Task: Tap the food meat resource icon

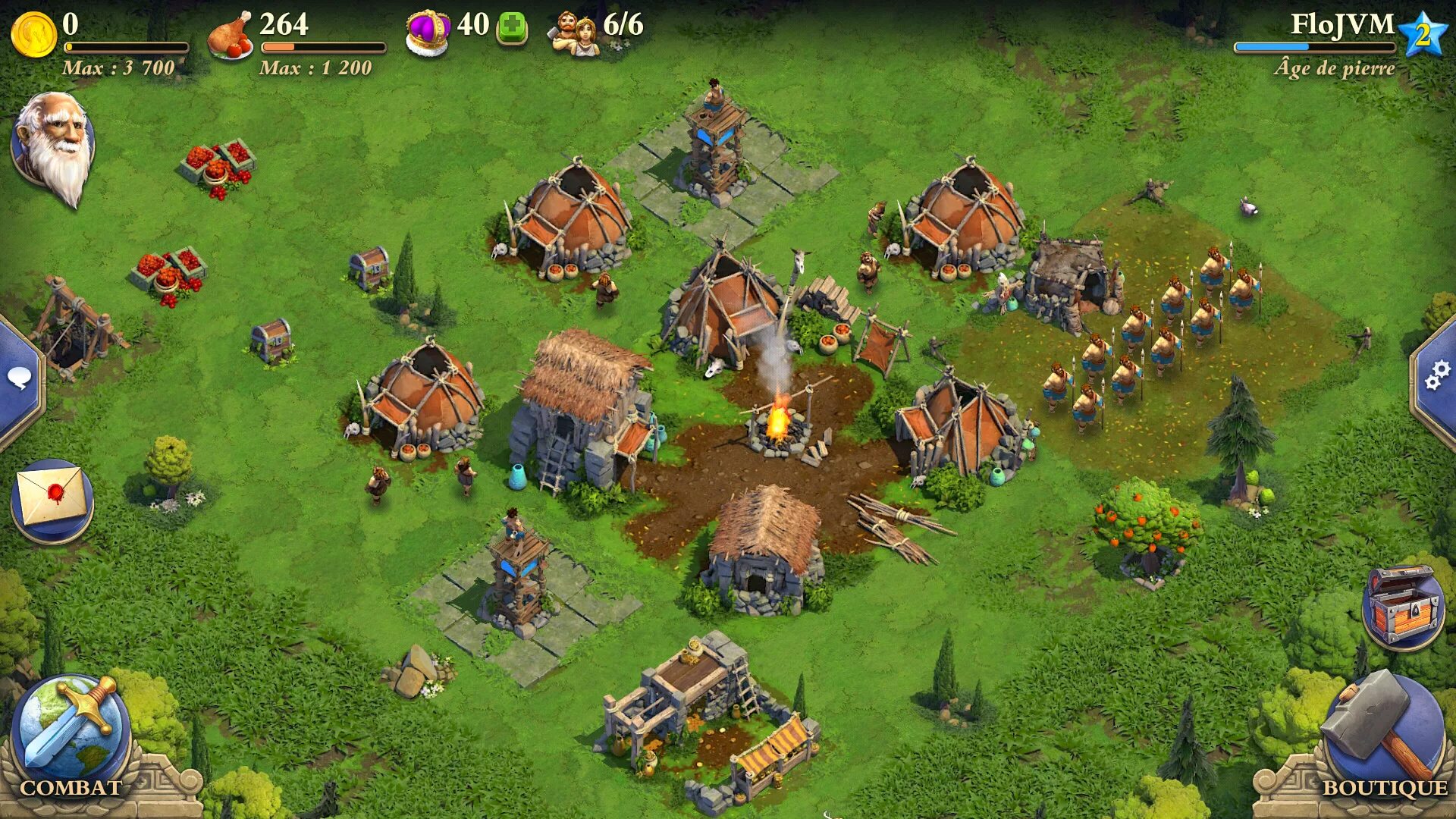Action: pos(231,35)
